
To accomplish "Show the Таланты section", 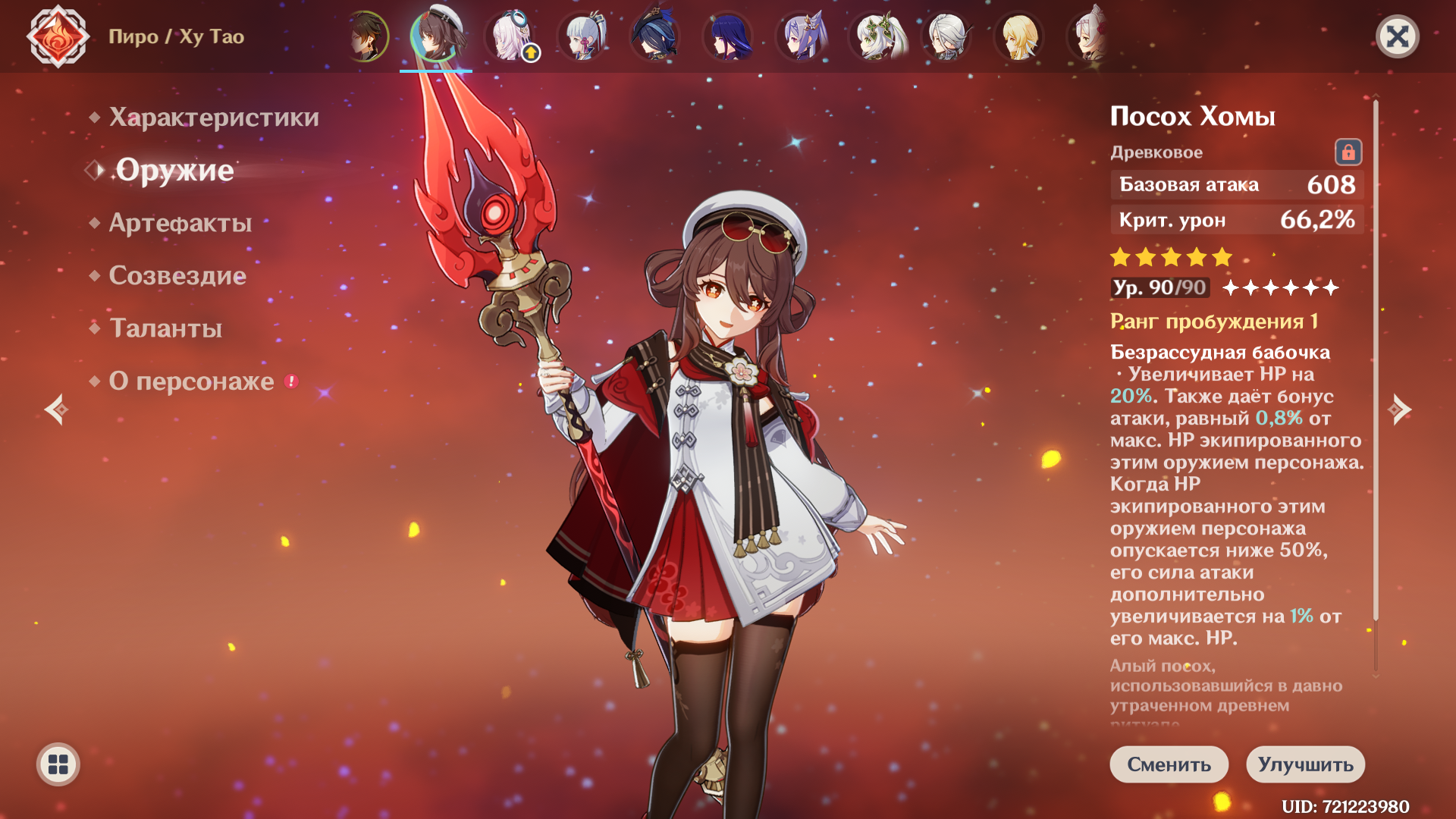I will 165,328.
